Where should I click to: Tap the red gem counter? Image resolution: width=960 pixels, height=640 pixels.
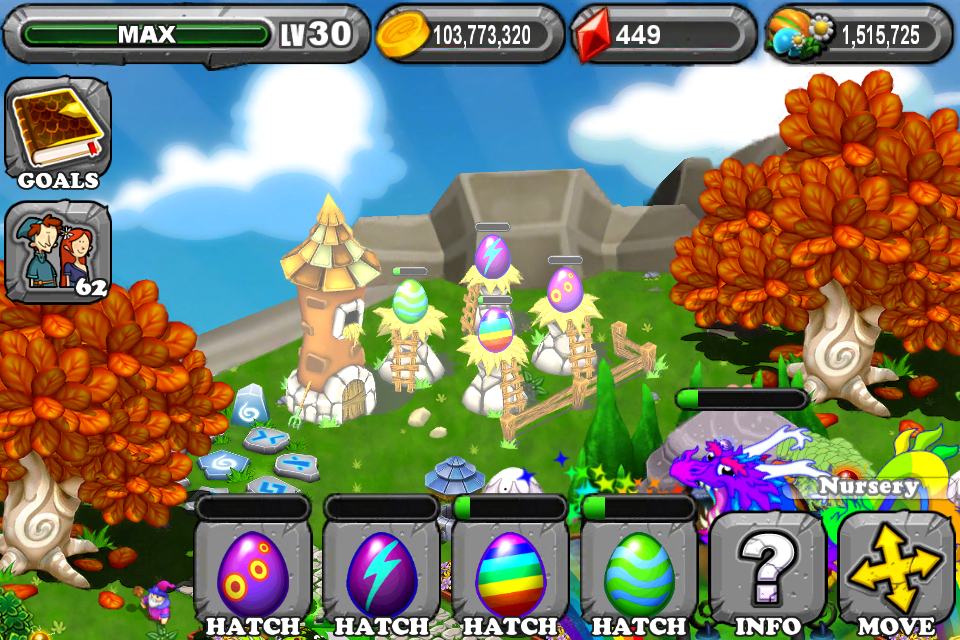663,35
